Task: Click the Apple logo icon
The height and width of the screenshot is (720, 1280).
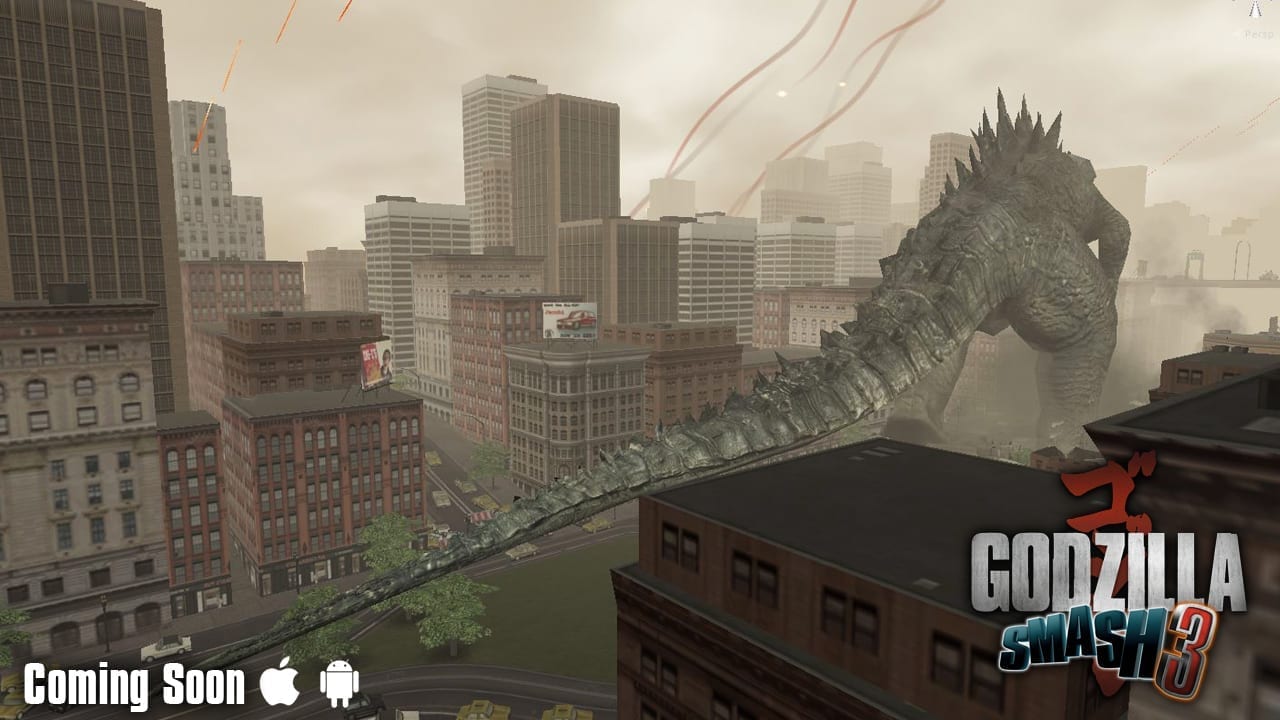Action: coord(280,685)
